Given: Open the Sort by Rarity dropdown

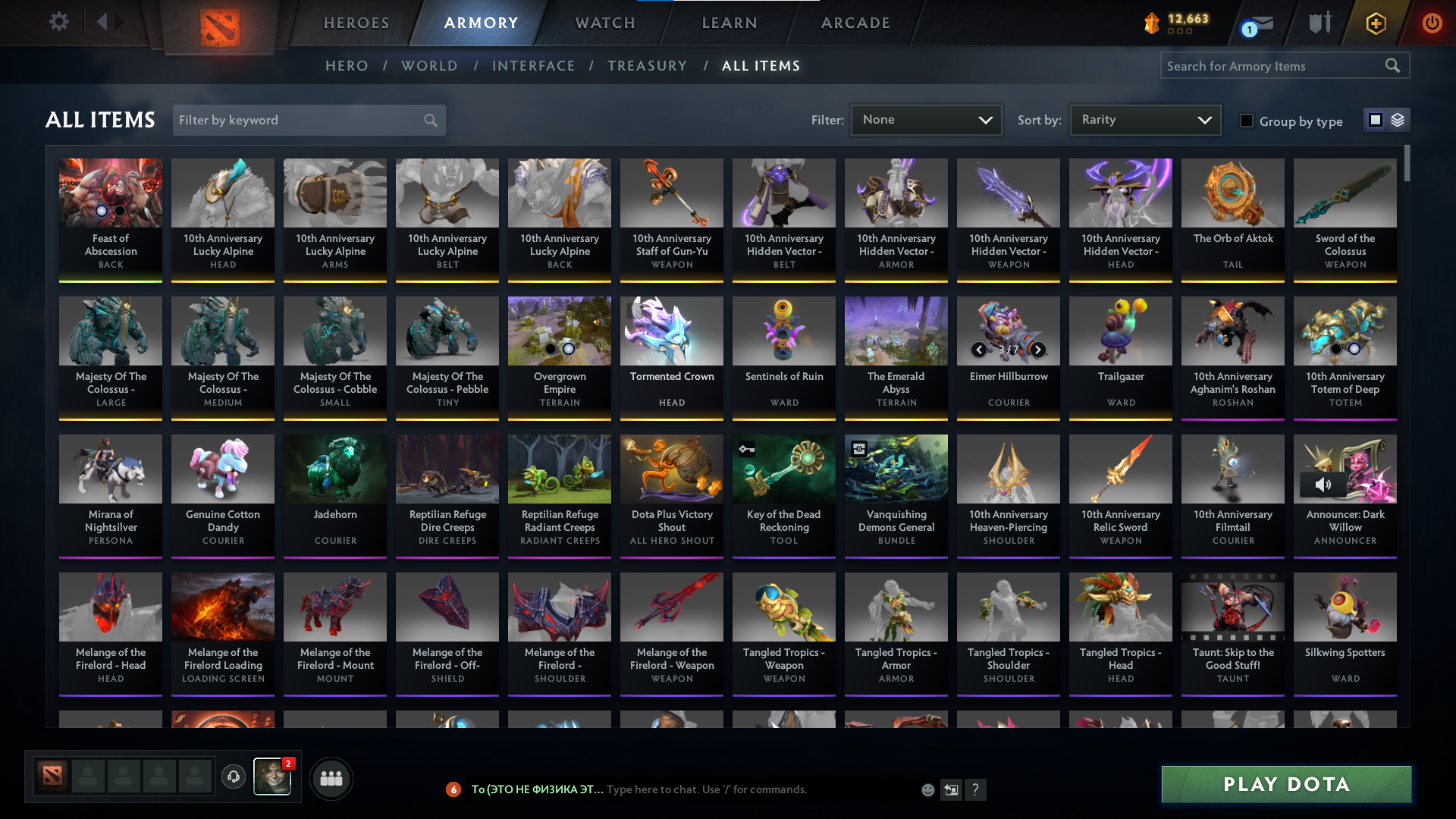Looking at the screenshot, I should click(1145, 119).
